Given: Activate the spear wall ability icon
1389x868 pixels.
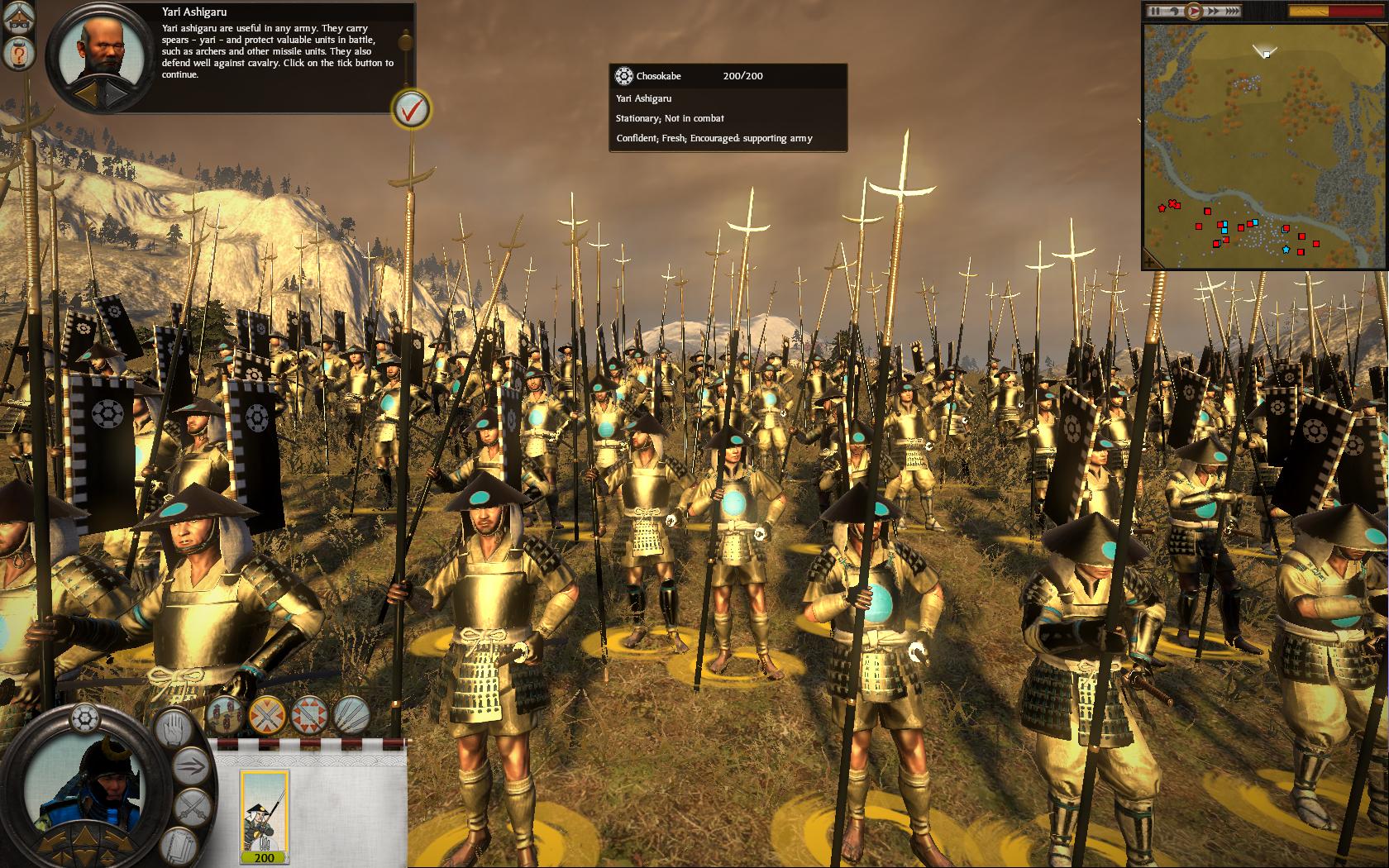Looking at the screenshot, I should click(x=351, y=714).
